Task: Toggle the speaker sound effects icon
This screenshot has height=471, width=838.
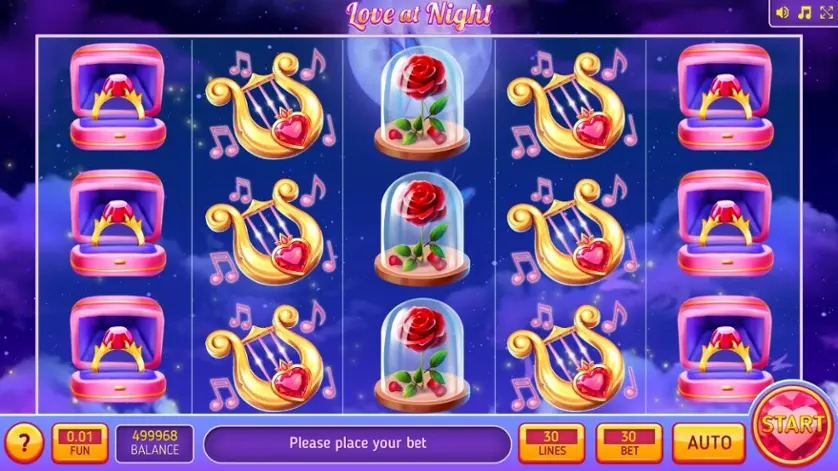Action: click(783, 12)
